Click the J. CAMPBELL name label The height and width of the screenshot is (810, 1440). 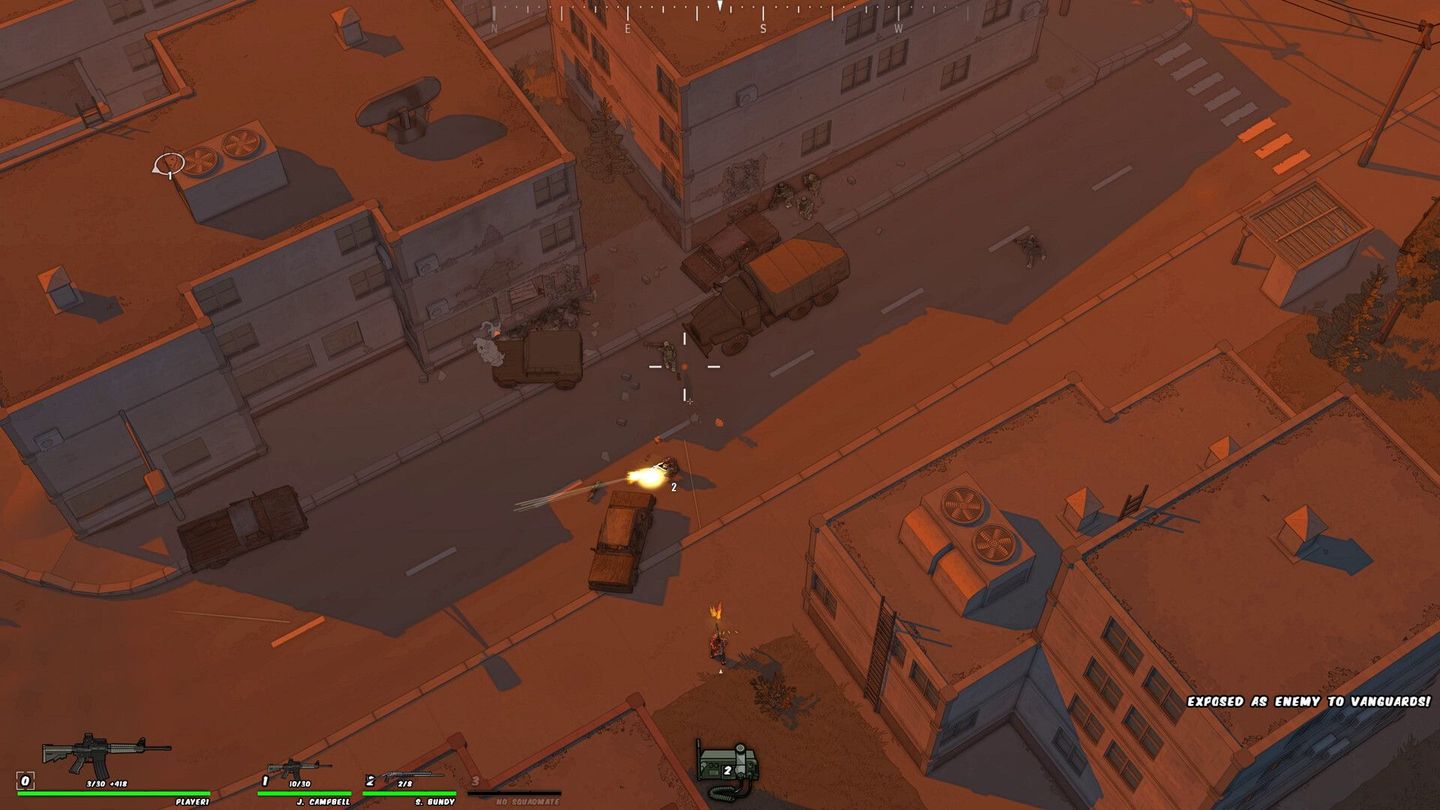coord(324,802)
